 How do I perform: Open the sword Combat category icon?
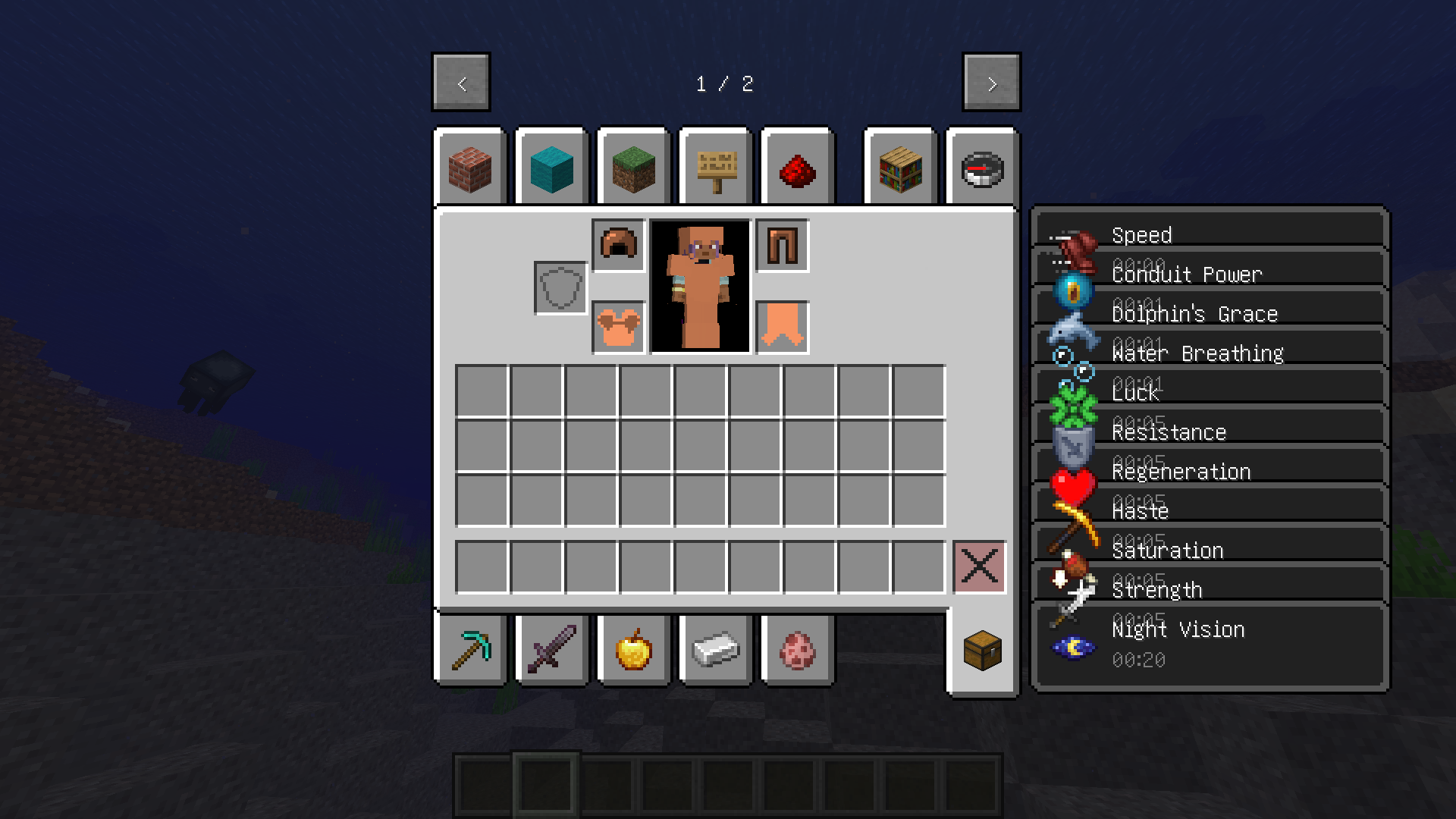[x=551, y=649]
